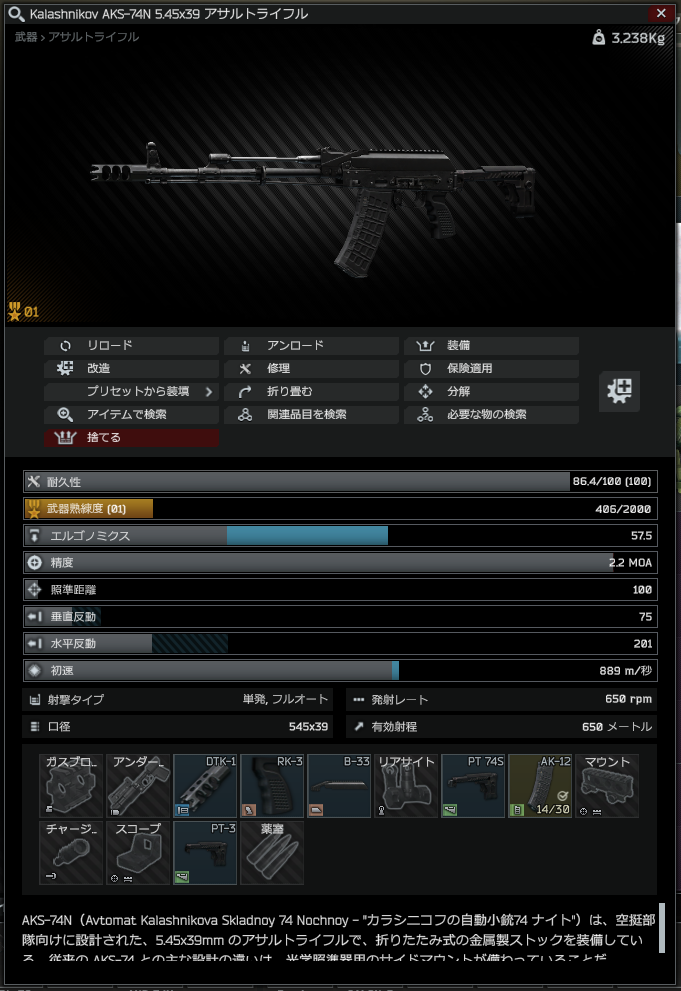
Task: Open the 薬室 (chamber) slot
Action: (x=272, y=853)
